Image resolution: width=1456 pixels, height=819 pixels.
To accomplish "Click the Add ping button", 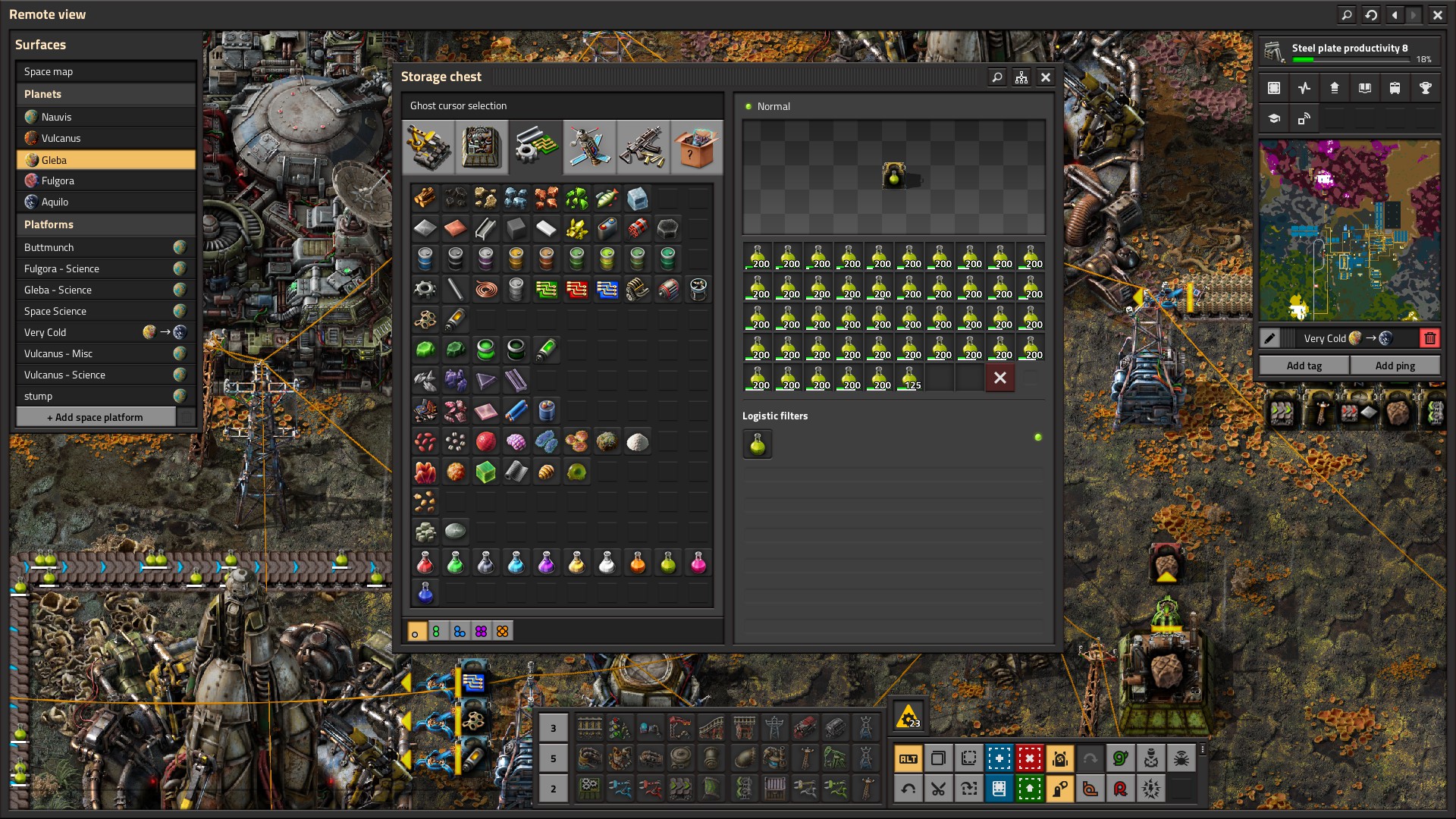I will tap(1395, 366).
